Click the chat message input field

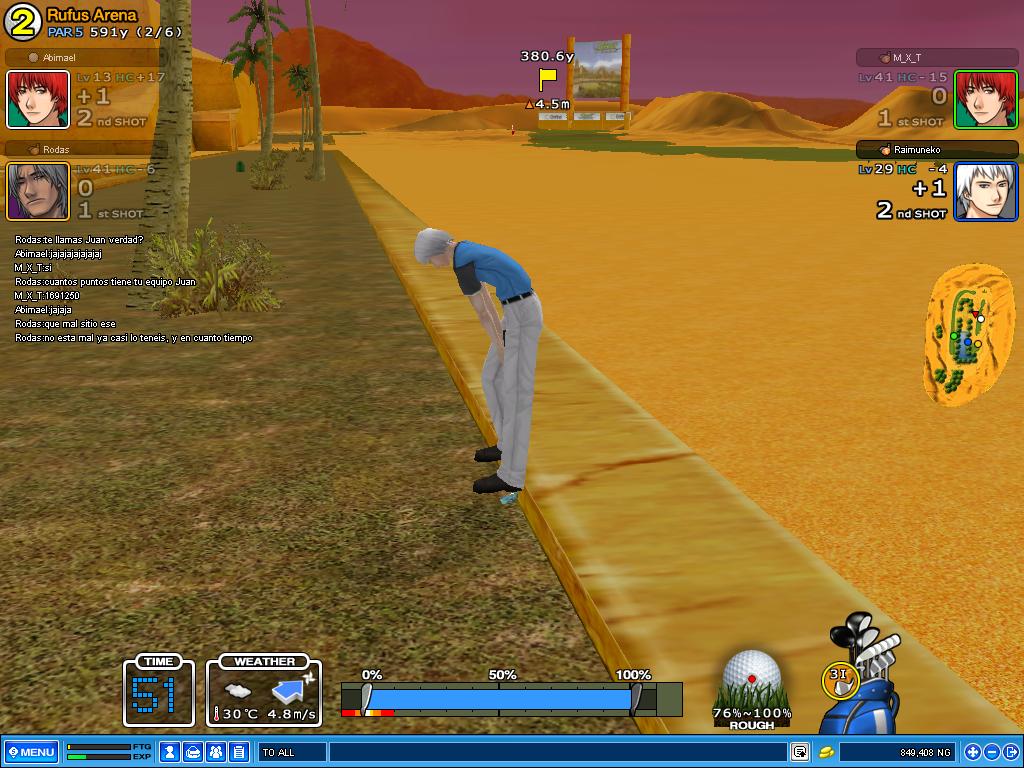pos(556,752)
